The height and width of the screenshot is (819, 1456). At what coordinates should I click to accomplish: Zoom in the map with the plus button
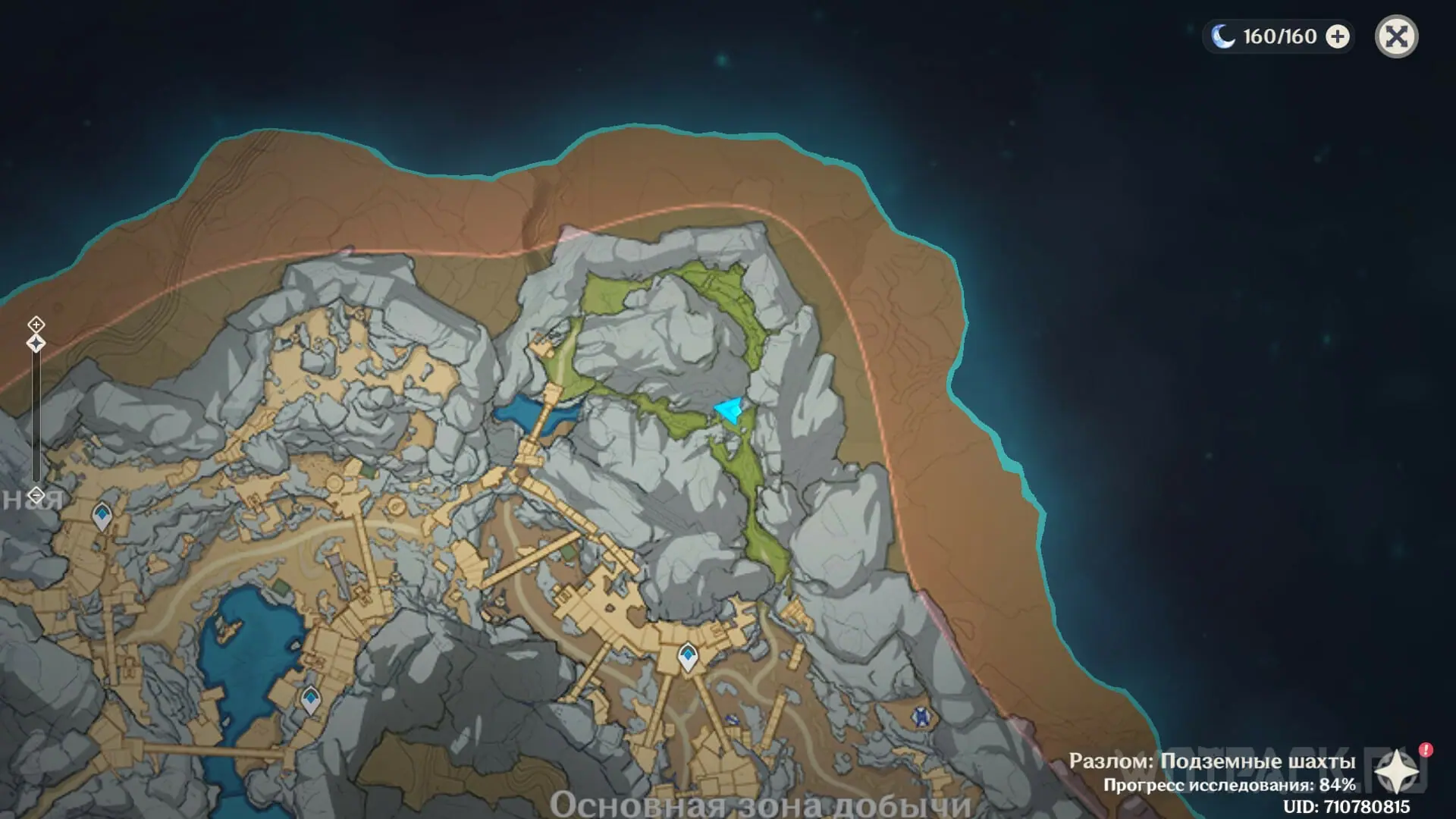pyautogui.click(x=36, y=325)
